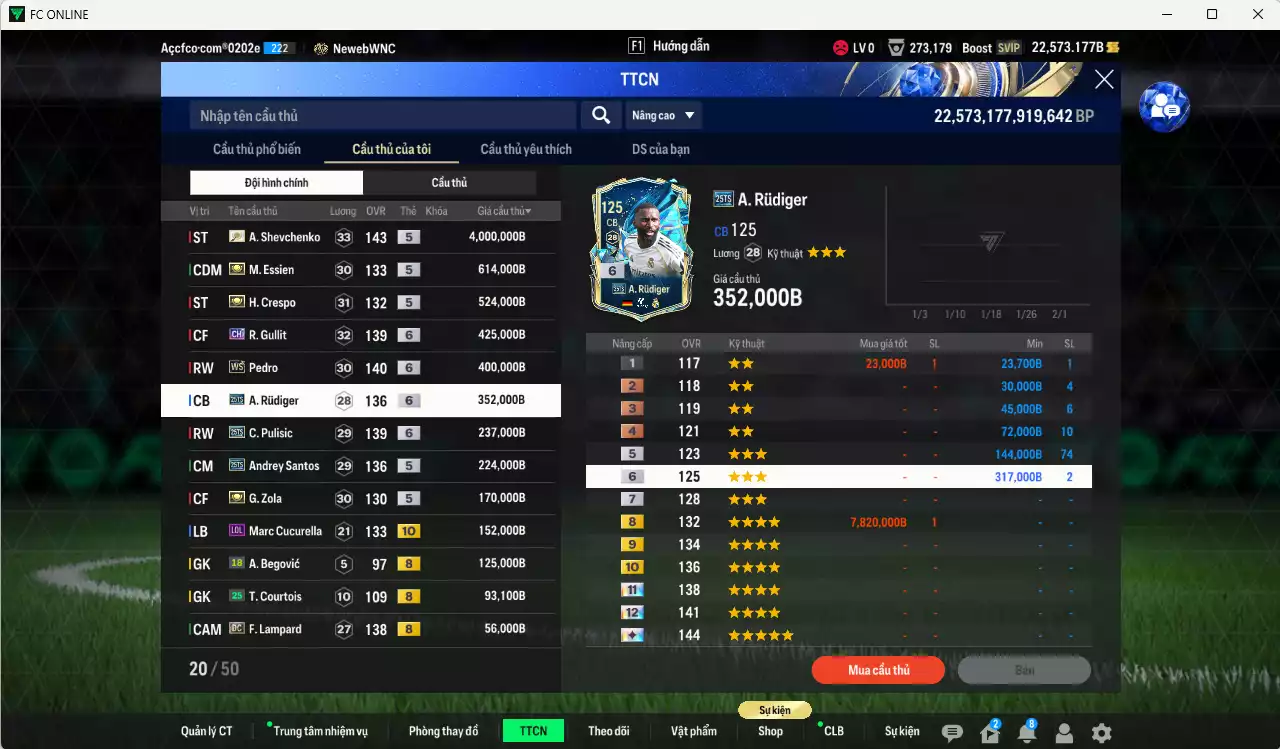This screenshot has width=1280, height=749.
Task: Choose upgrade level 8 row, OVR 132
Action: pos(838,522)
